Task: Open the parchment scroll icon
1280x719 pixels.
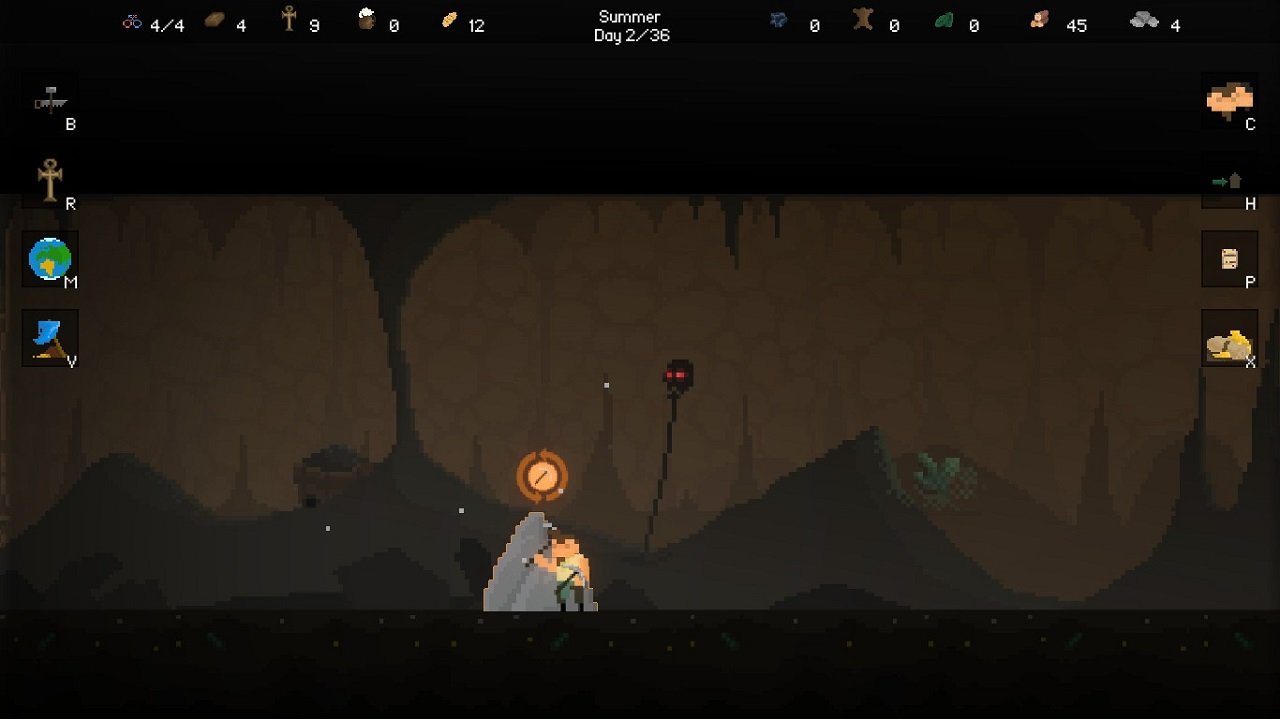Action: 1229,259
